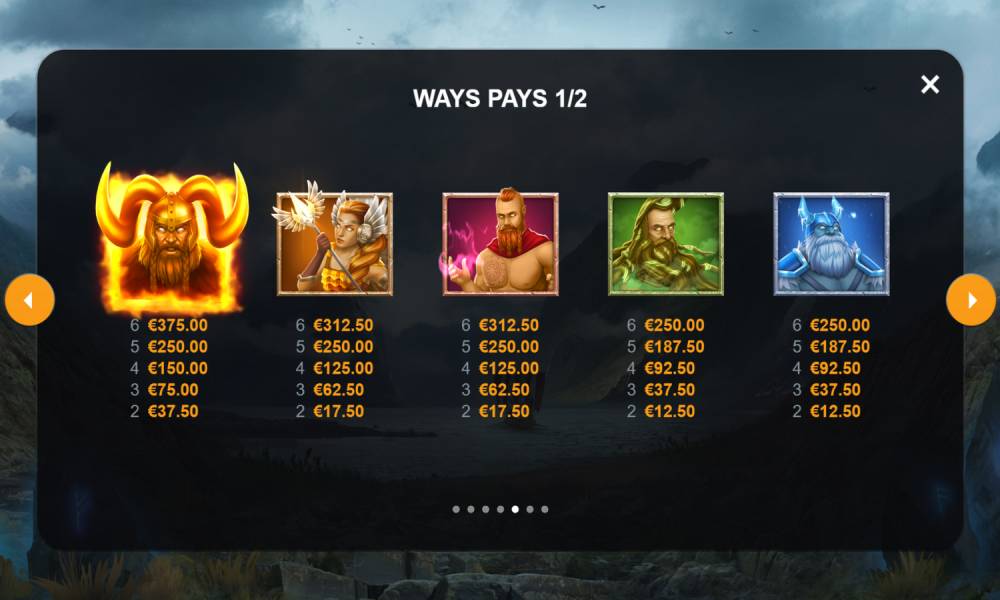Go to the next paytable page
This screenshot has height=600, width=1000.
[970, 300]
